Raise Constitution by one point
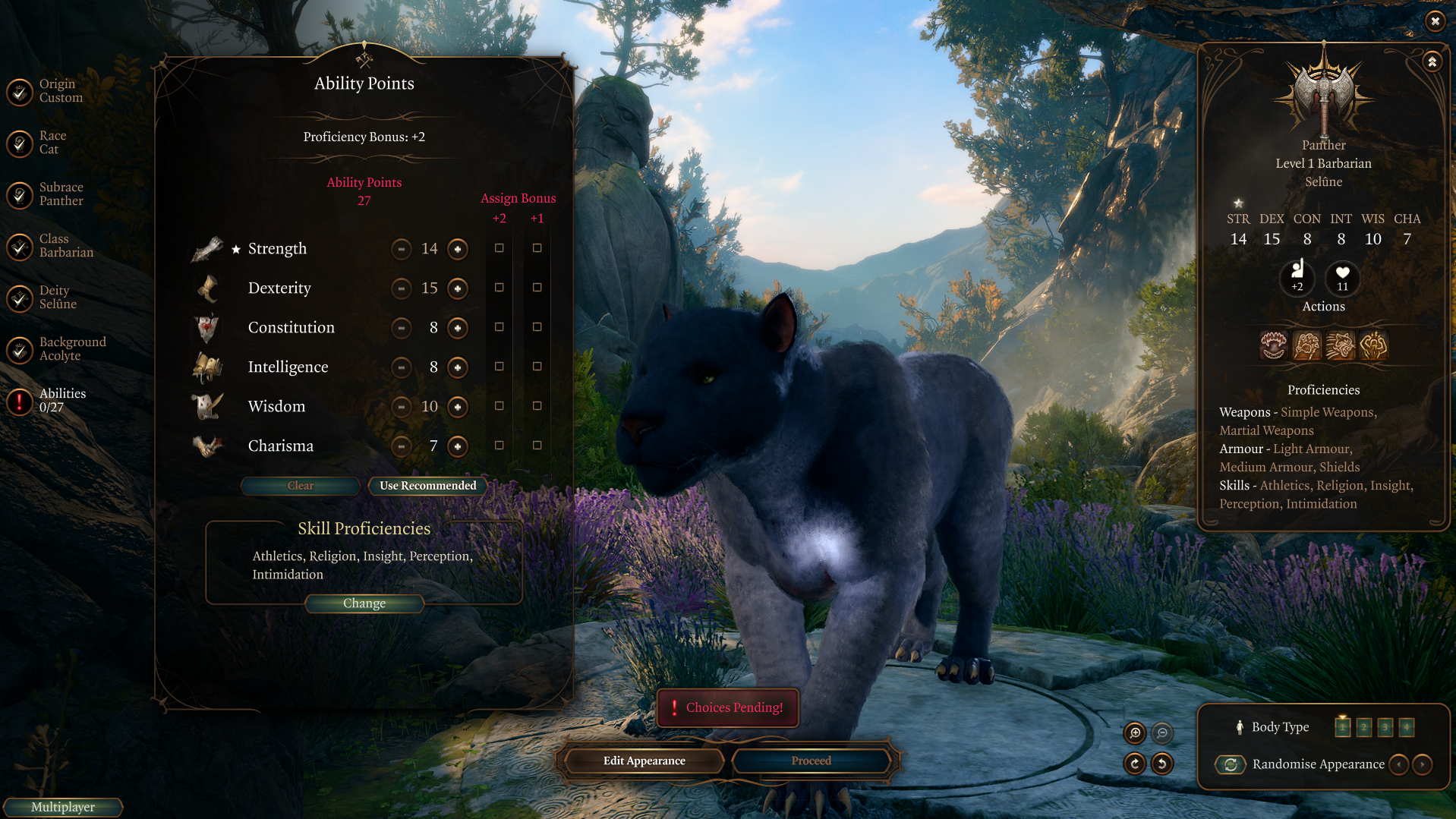 (458, 328)
